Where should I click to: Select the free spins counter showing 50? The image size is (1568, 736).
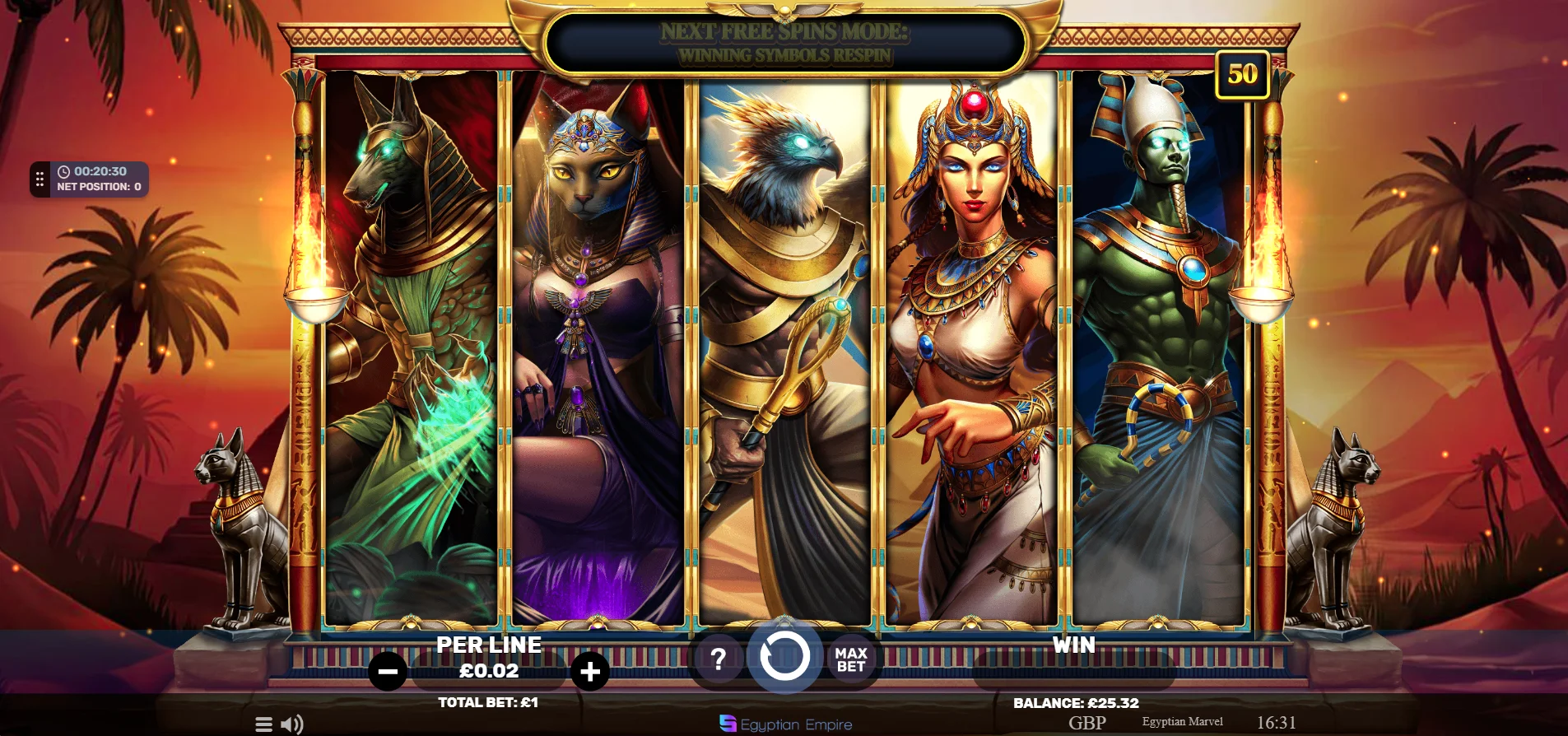pyautogui.click(x=1240, y=74)
